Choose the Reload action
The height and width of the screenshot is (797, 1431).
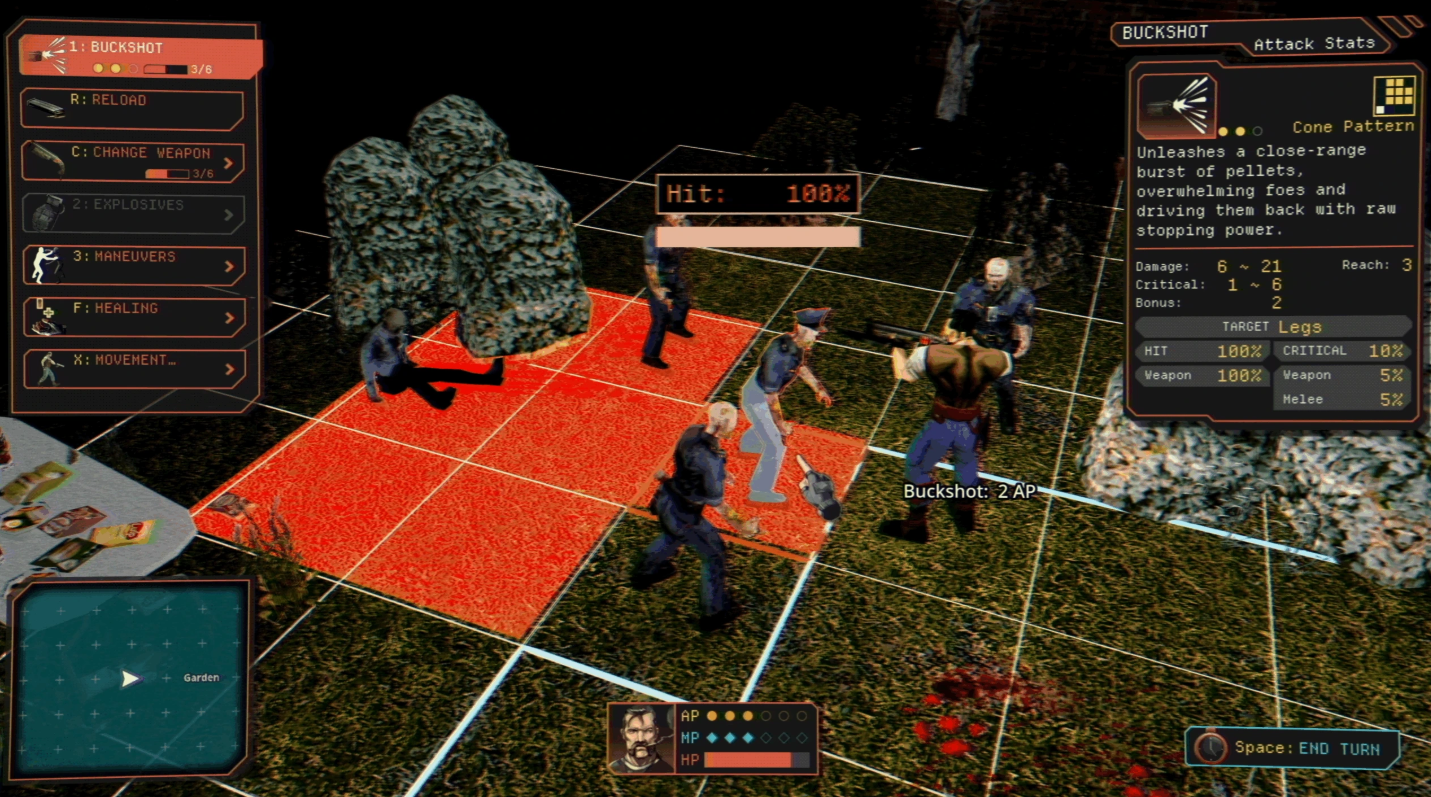point(132,109)
